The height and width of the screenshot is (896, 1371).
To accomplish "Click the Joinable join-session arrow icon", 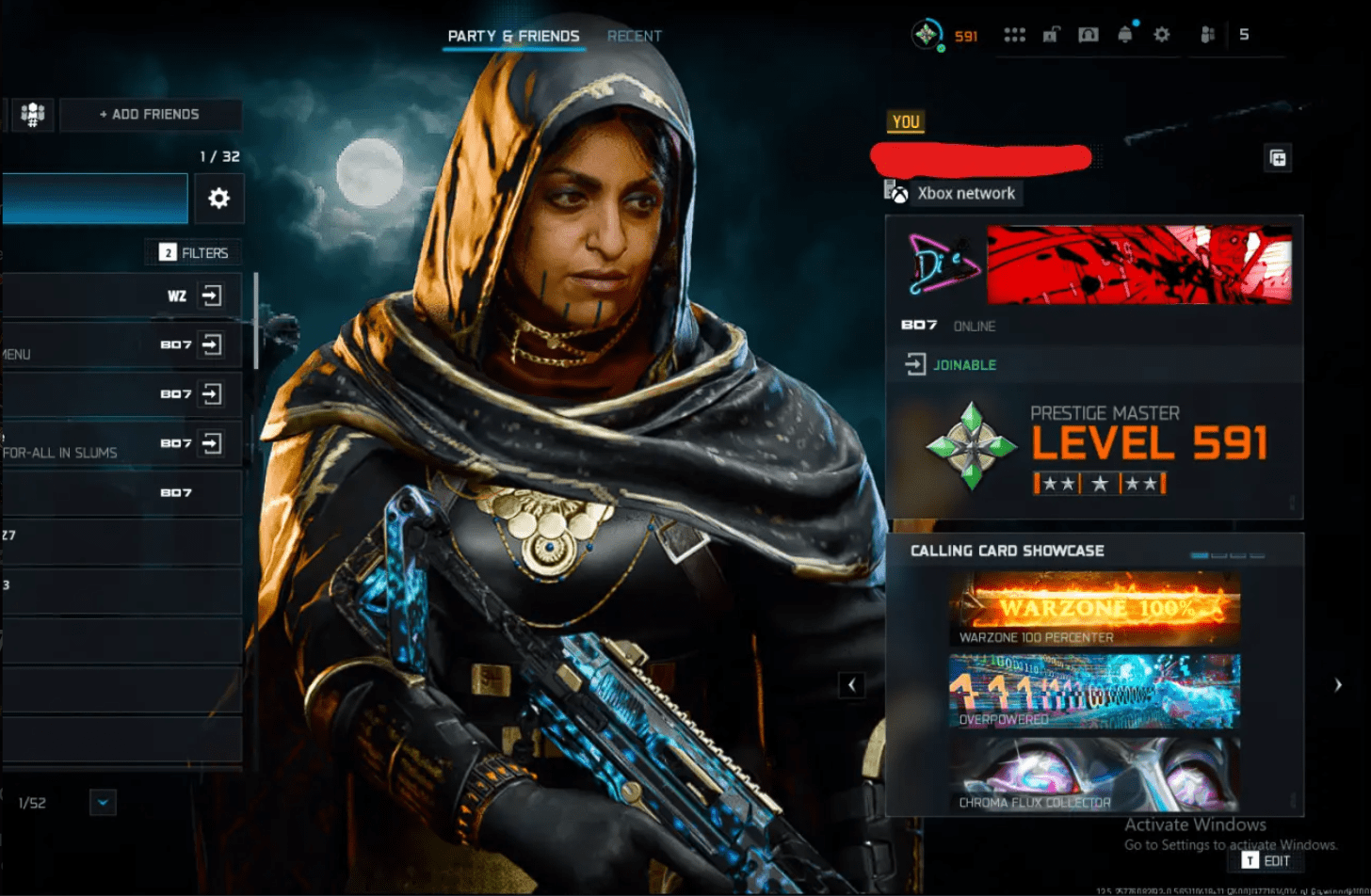I will 915,363.
